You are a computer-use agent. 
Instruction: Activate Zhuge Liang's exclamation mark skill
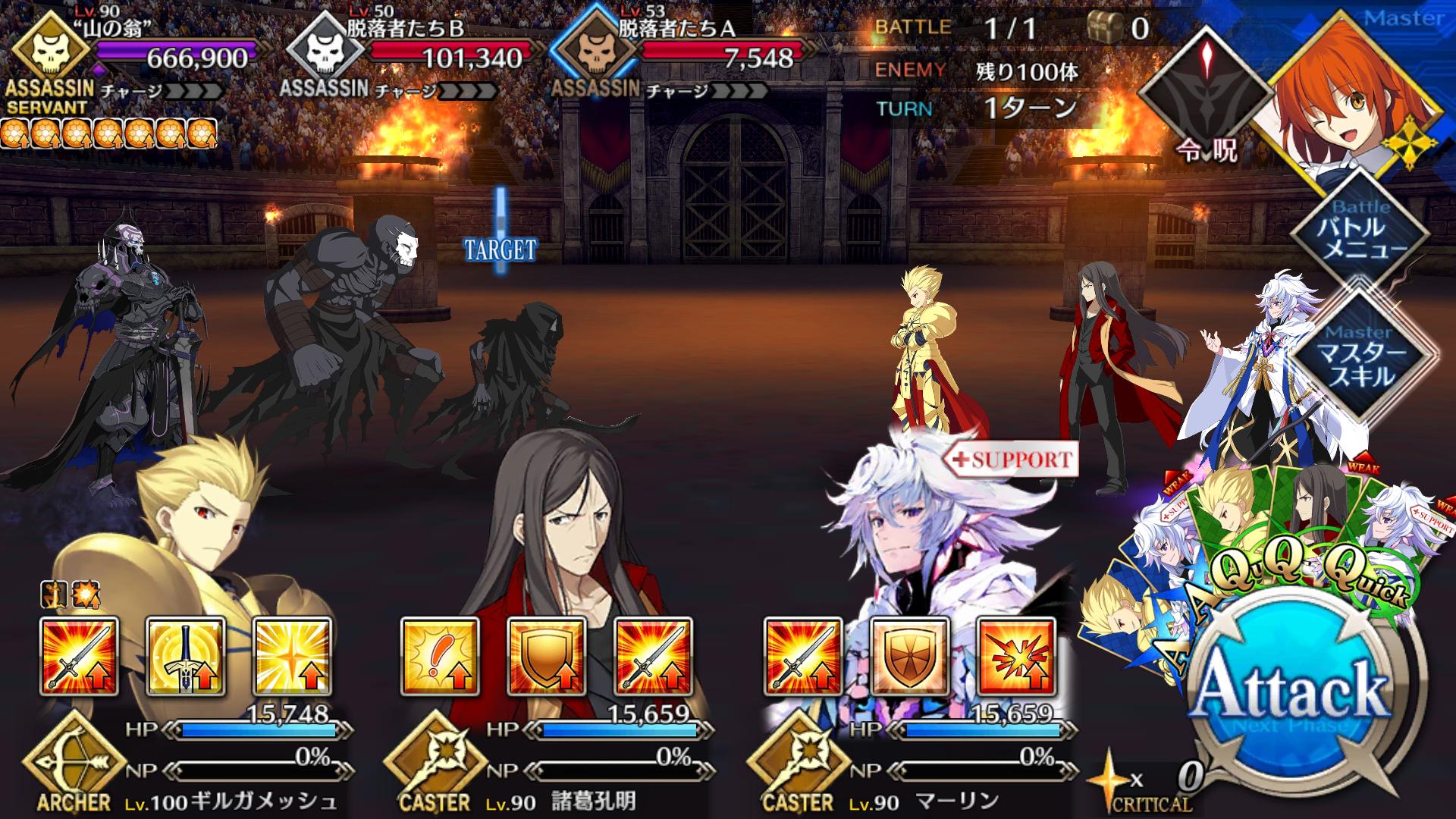(441, 657)
